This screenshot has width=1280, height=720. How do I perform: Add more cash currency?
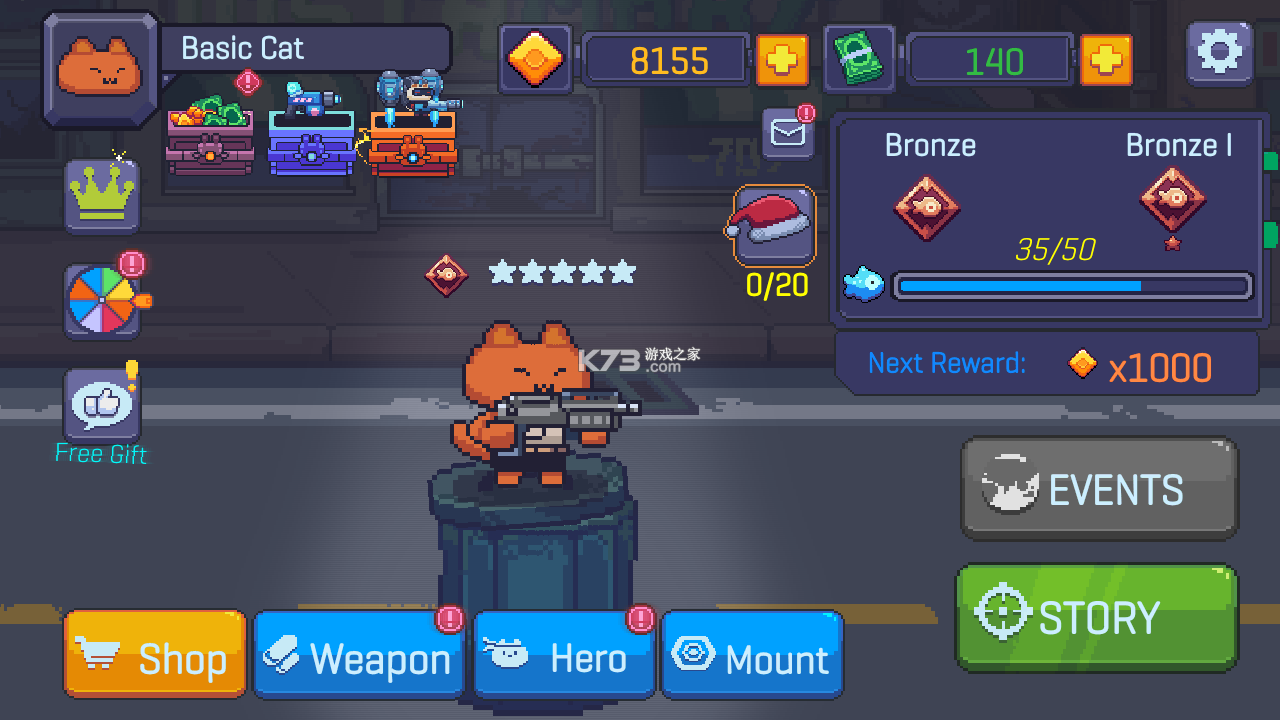pyautogui.click(x=1106, y=60)
